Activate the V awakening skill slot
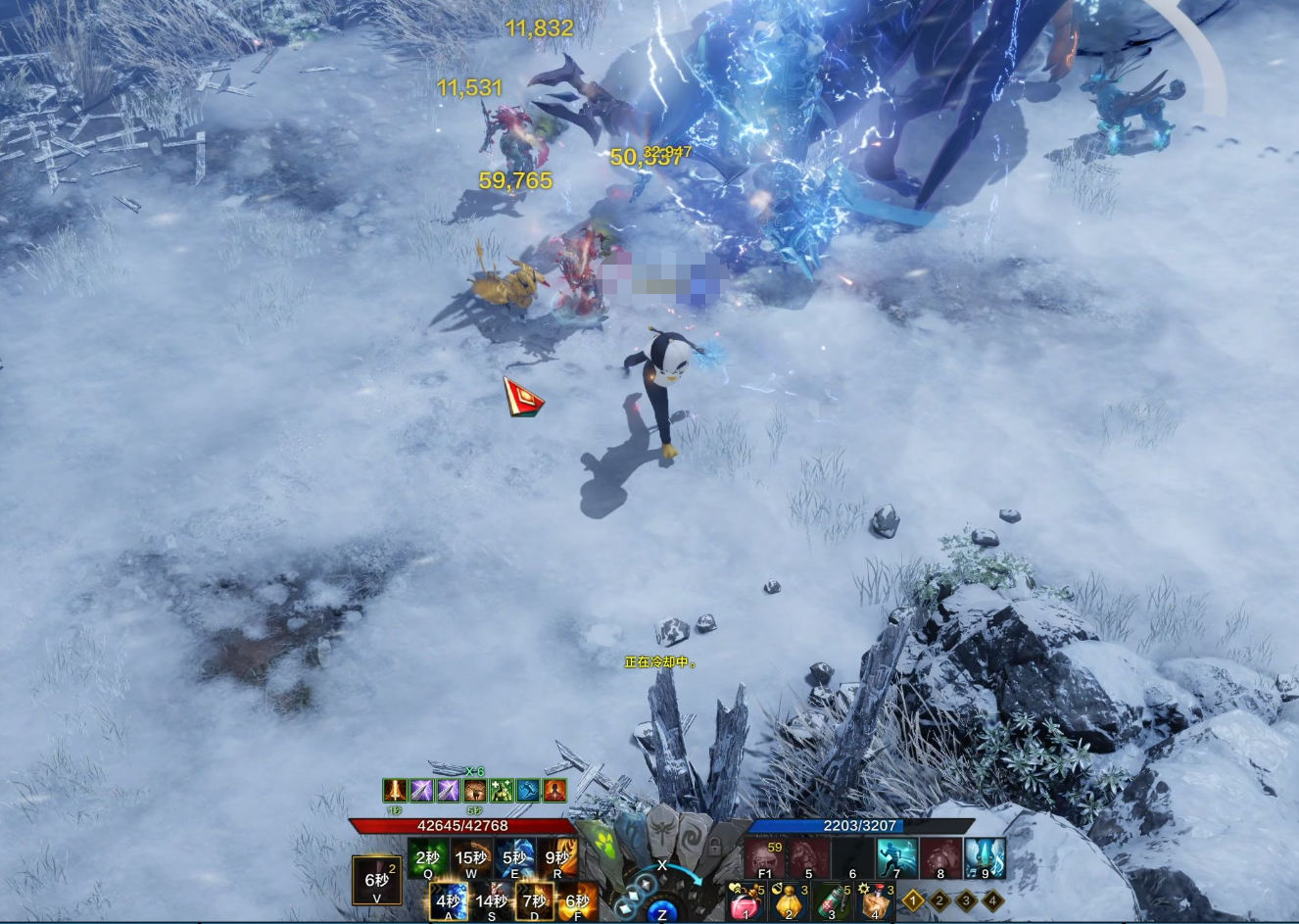 pos(377,881)
